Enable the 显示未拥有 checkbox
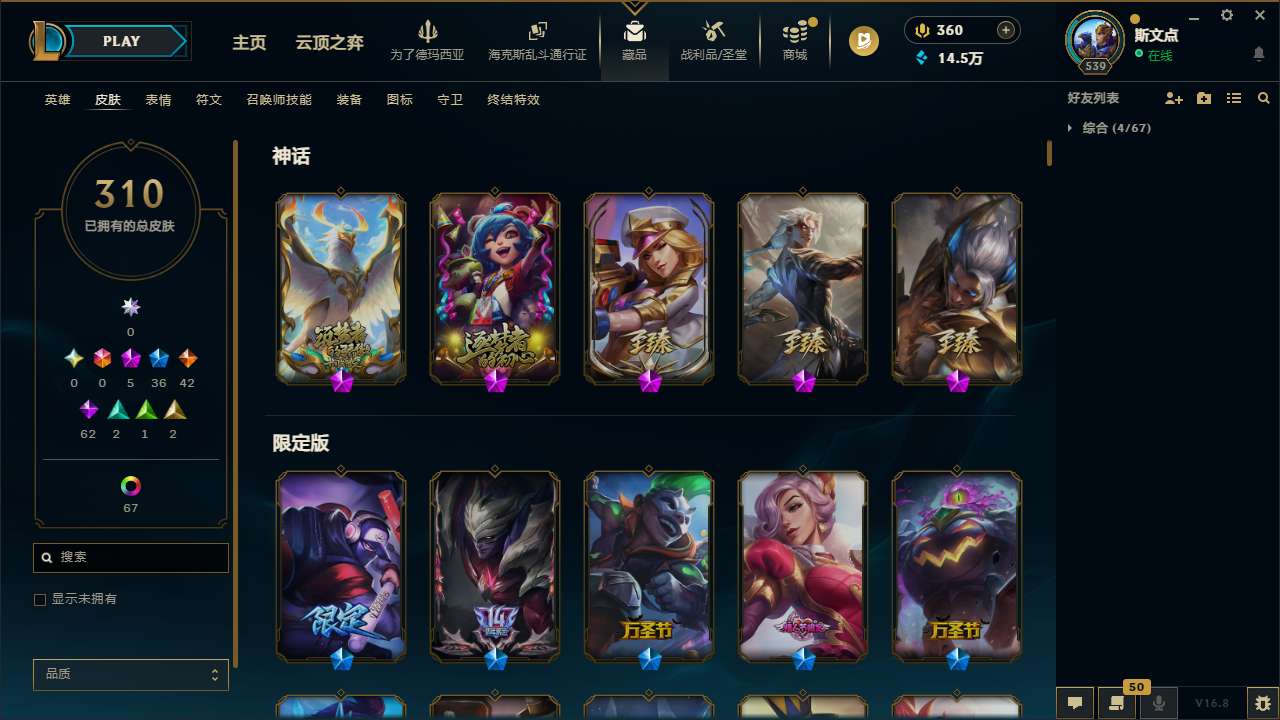 tap(40, 599)
